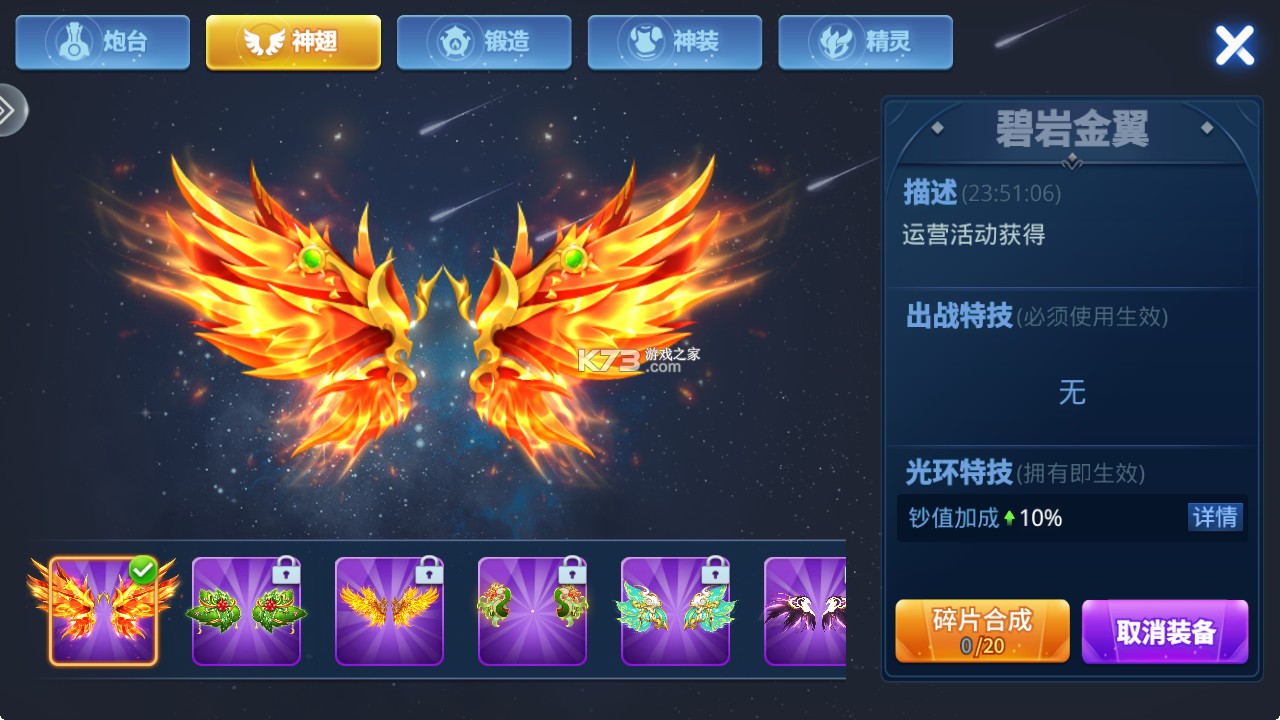Click the 碎片合成 synthesis button

click(x=981, y=622)
